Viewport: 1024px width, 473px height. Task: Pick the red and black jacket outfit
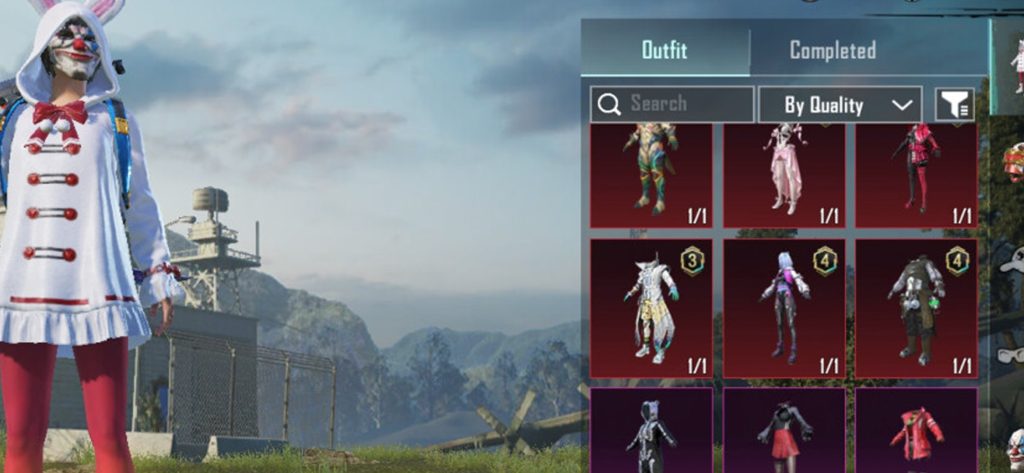916,172
